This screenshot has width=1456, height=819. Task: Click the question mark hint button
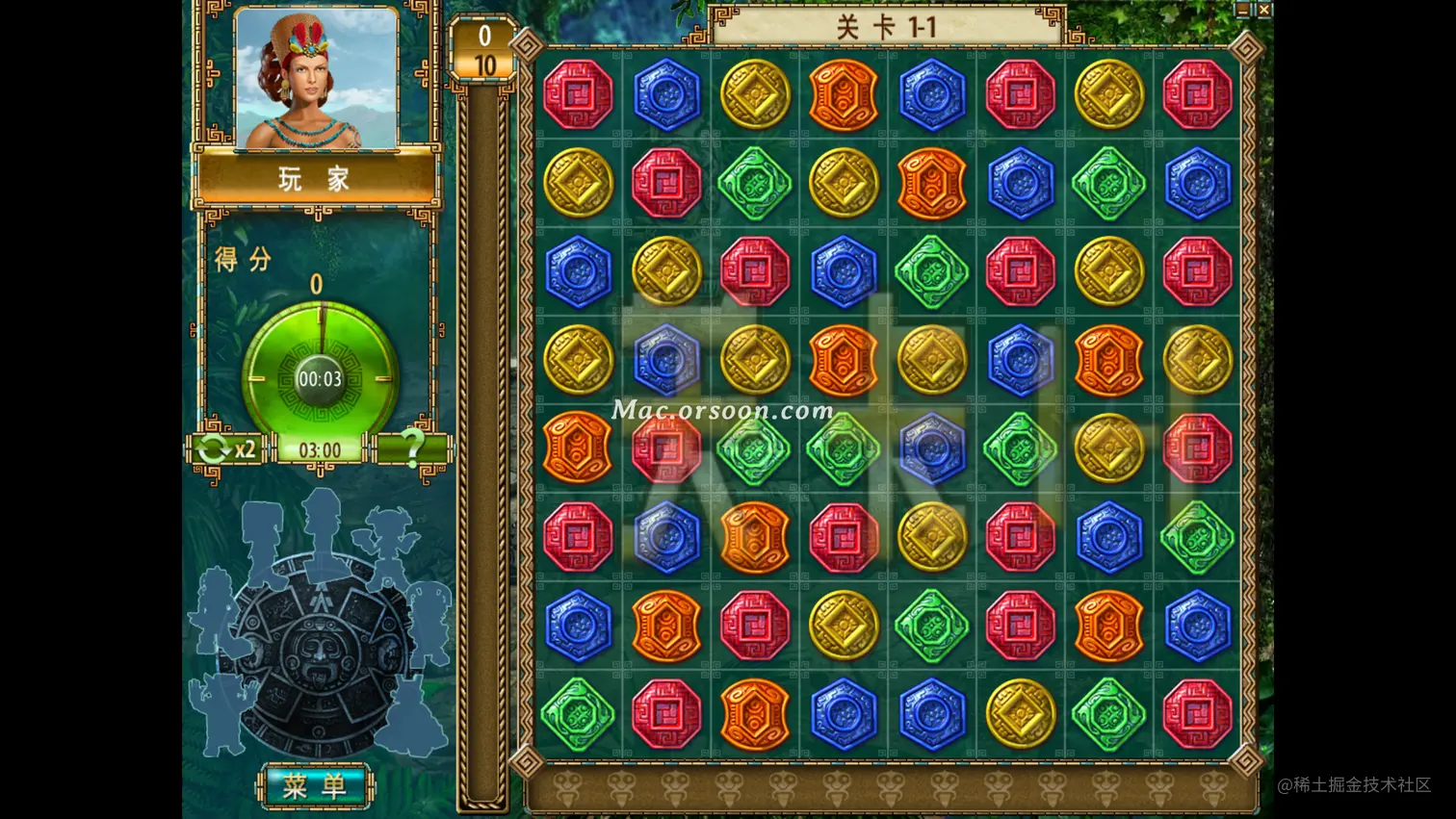tap(412, 448)
